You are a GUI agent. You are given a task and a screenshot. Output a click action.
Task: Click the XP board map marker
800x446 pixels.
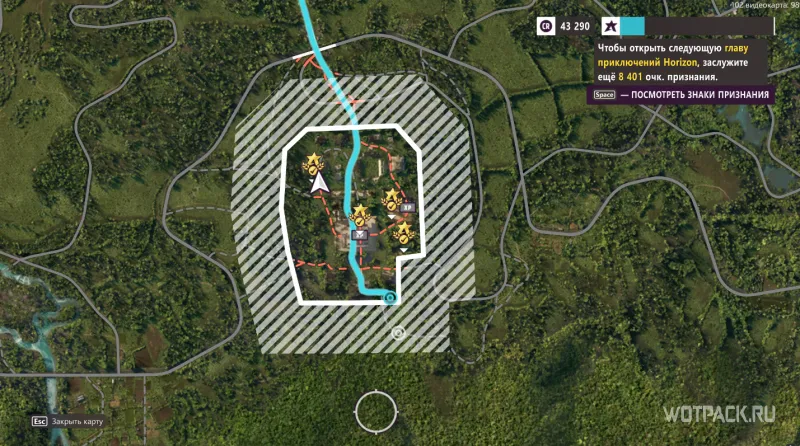tap(408, 205)
